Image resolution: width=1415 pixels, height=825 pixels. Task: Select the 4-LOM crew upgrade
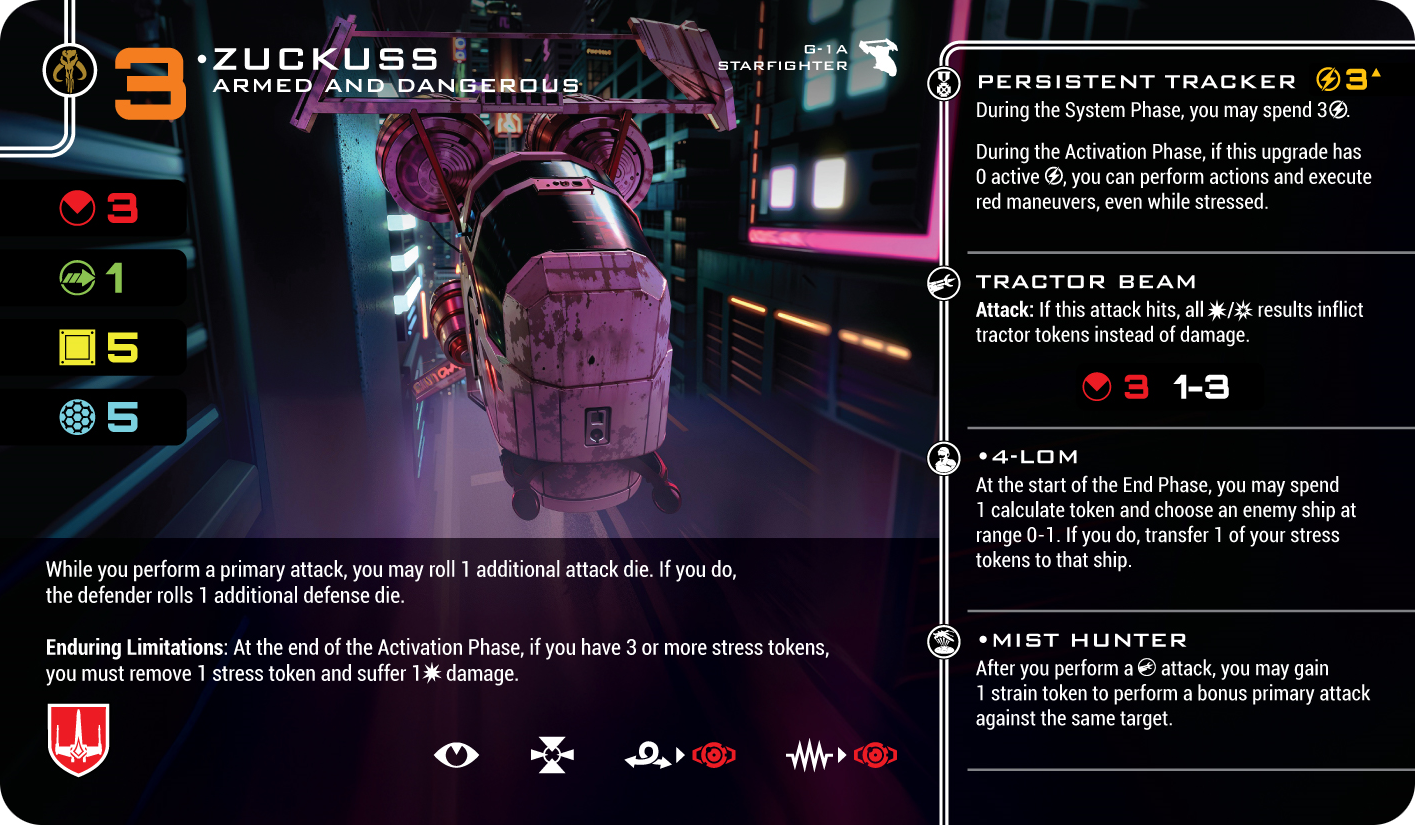pyautogui.click(x=1028, y=457)
